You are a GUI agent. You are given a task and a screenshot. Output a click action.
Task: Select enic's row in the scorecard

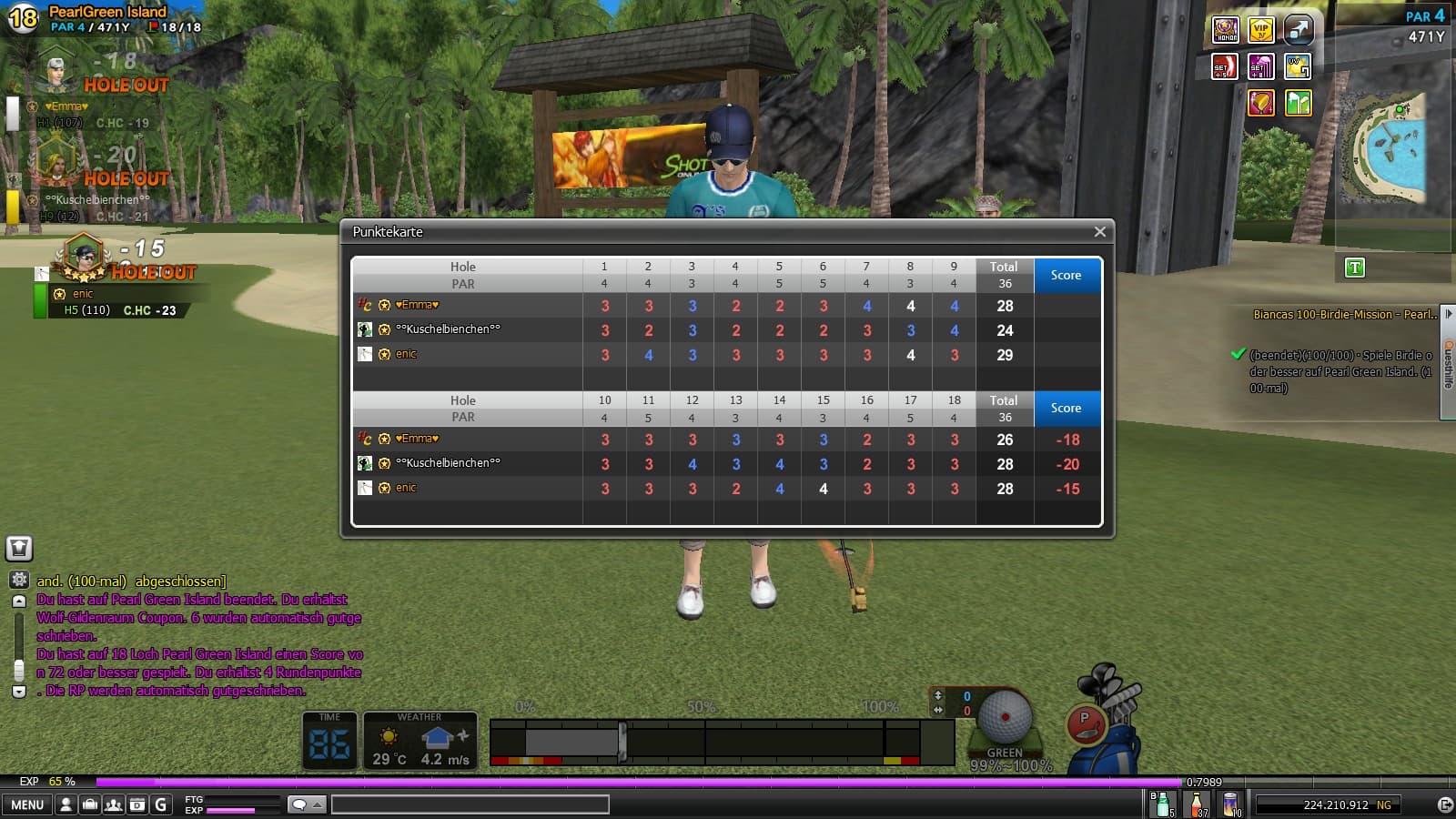pyautogui.click(x=406, y=355)
